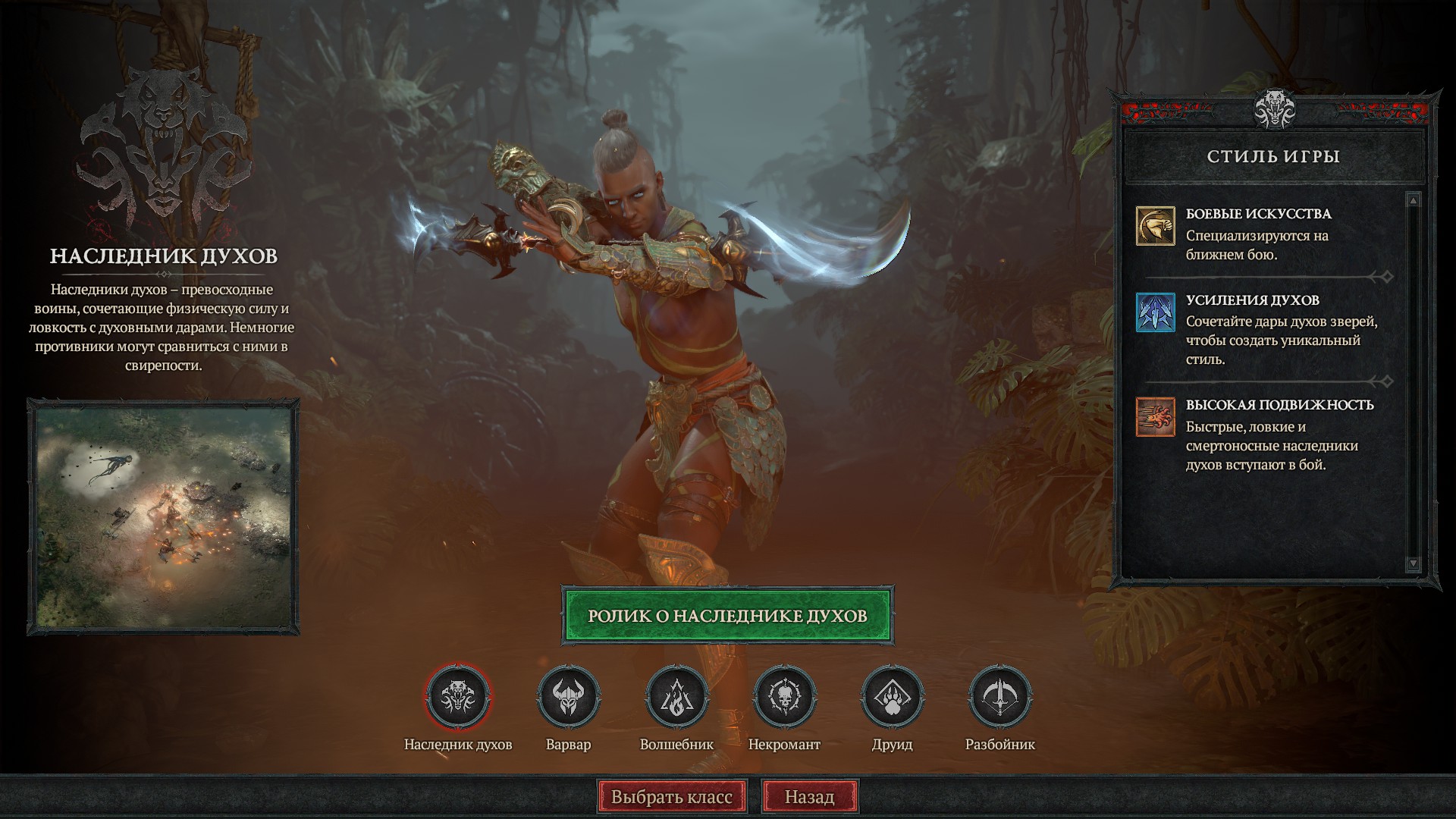Confirm with the Выбрать класс button
1456x819 pixels.
pyautogui.click(x=672, y=797)
